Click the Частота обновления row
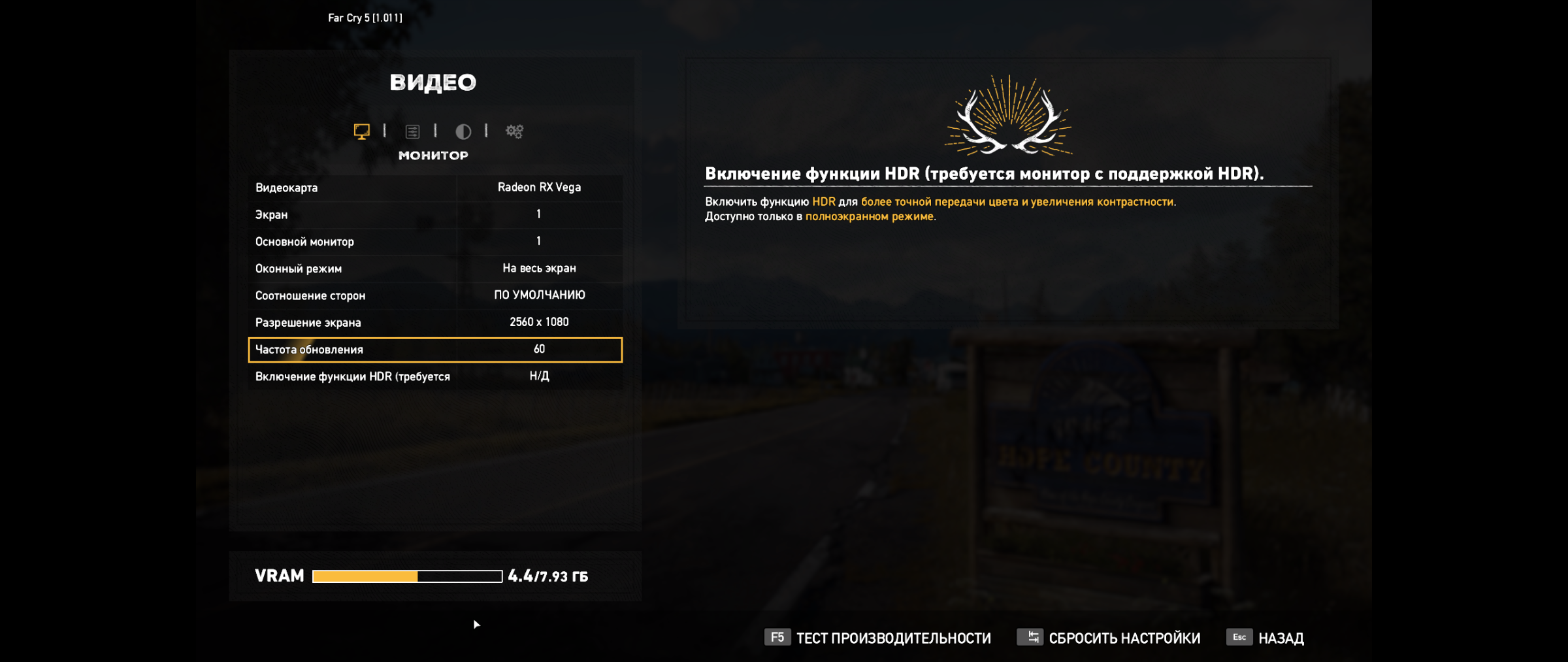This screenshot has width=1568, height=662. 435,350
